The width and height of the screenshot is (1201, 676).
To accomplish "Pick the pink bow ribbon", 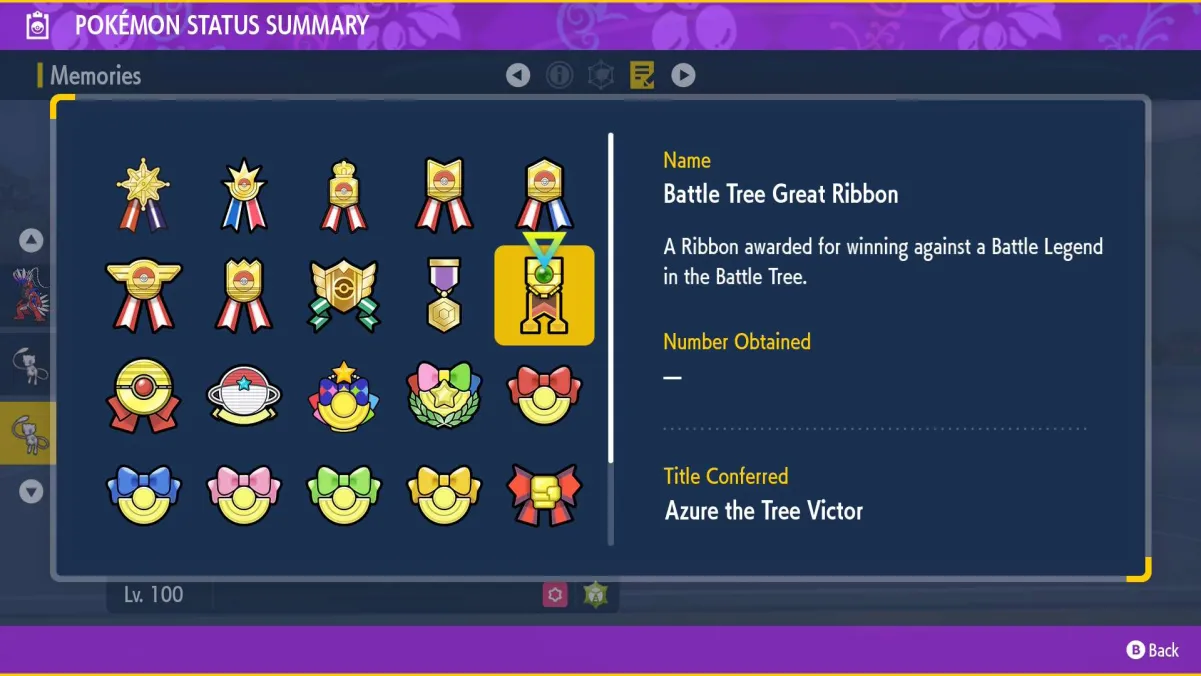I will click(244, 494).
